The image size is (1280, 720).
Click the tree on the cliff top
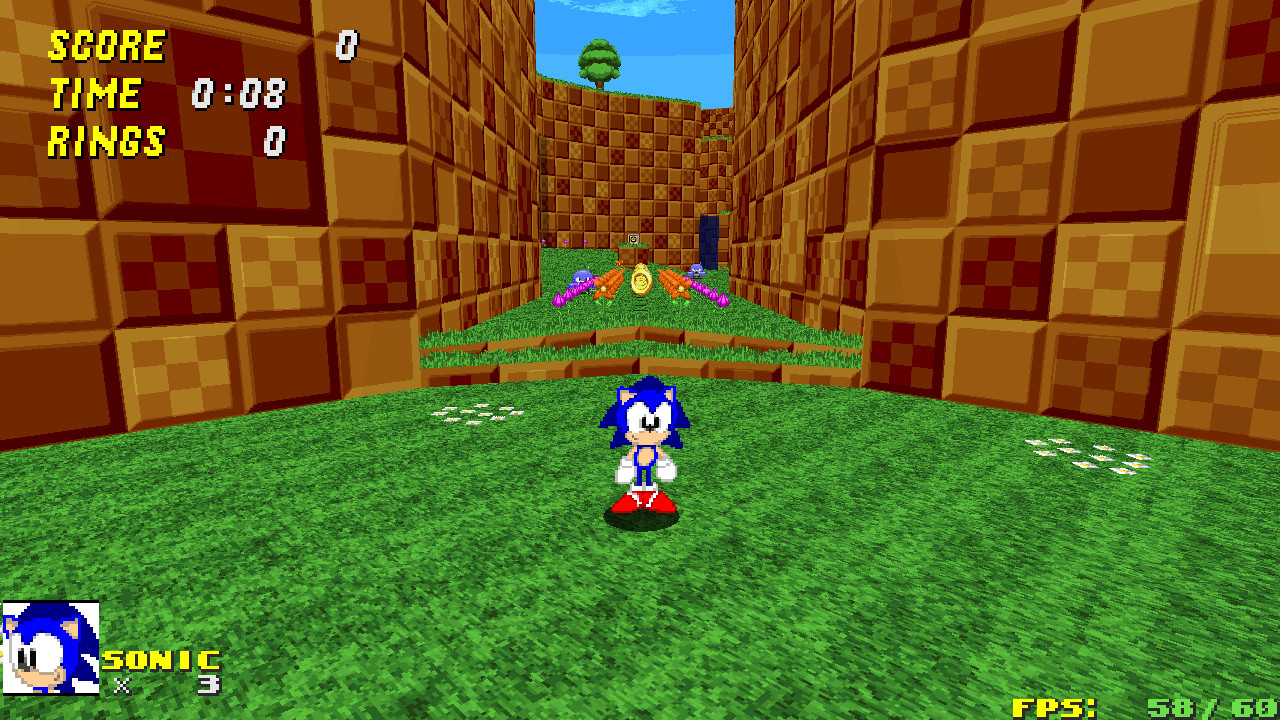coord(599,60)
